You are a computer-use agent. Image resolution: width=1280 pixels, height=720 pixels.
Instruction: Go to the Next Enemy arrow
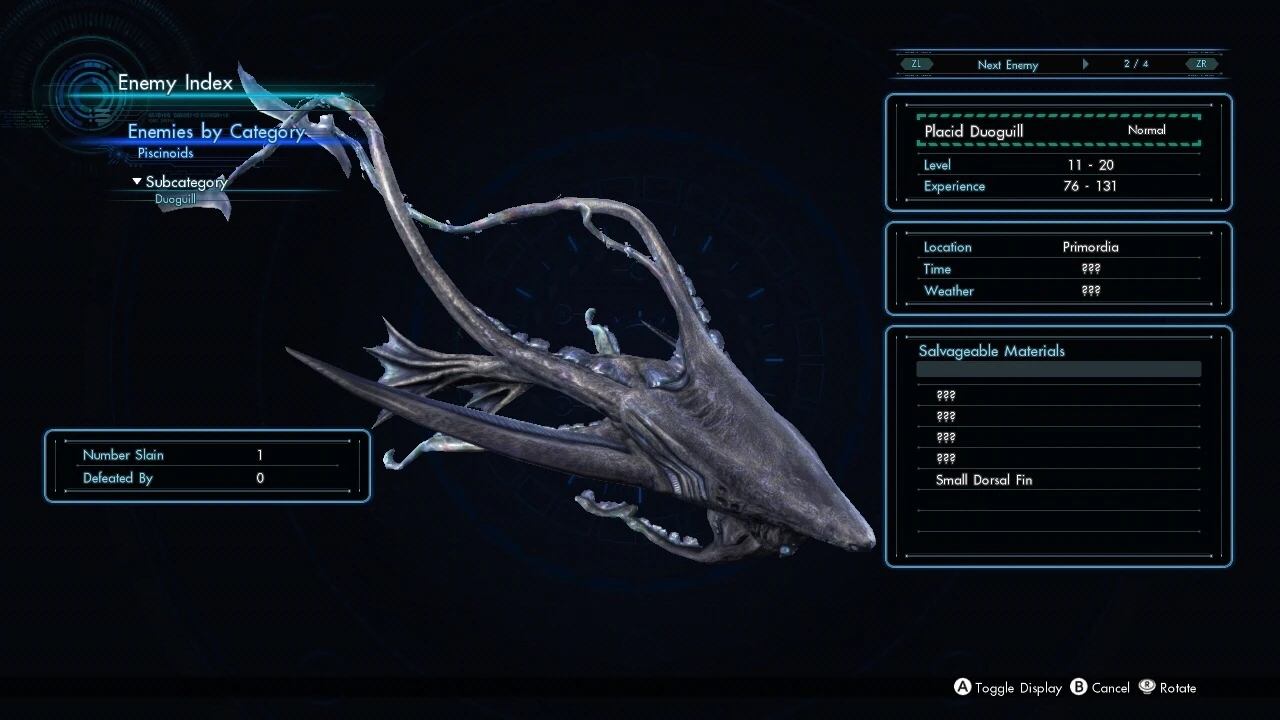tap(1085, 65)
